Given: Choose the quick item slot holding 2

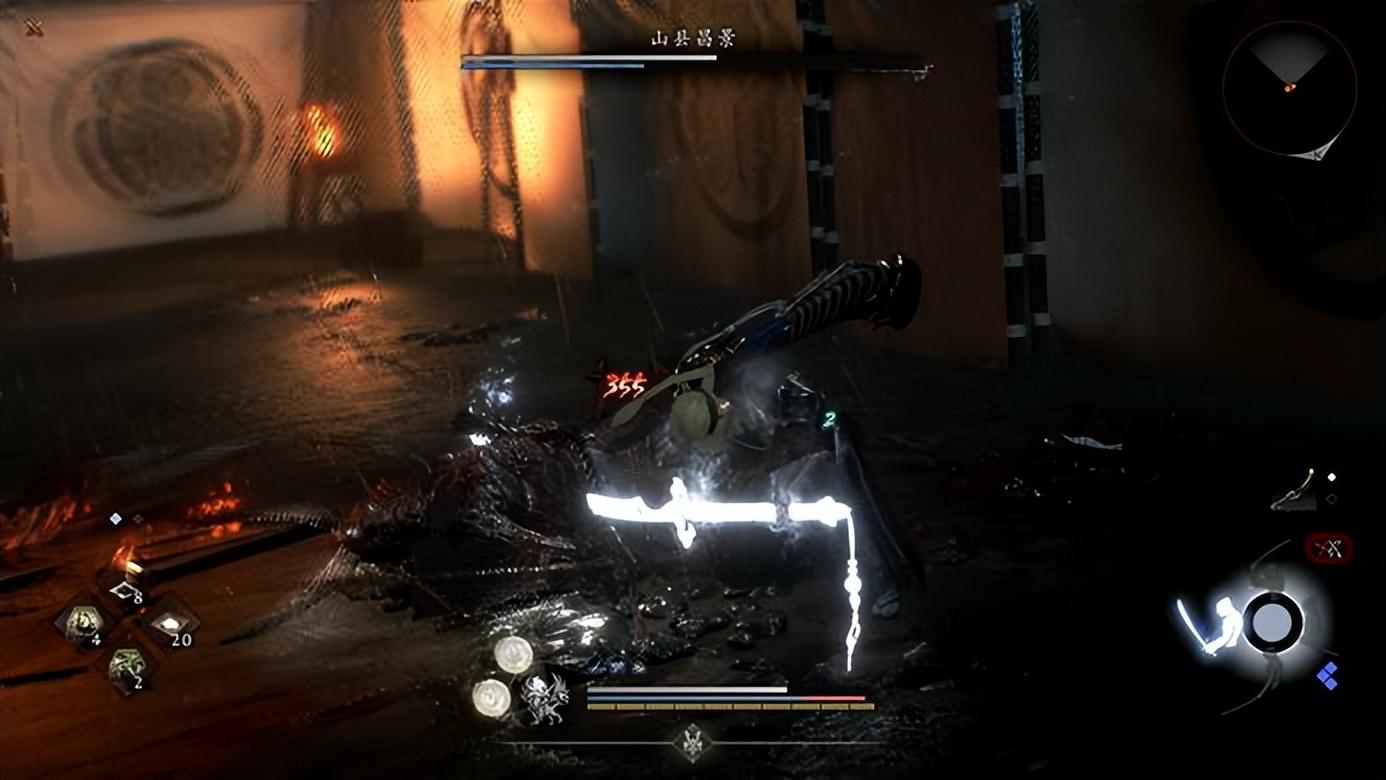Looking at the screenshot, I should (x=125, y=667).
